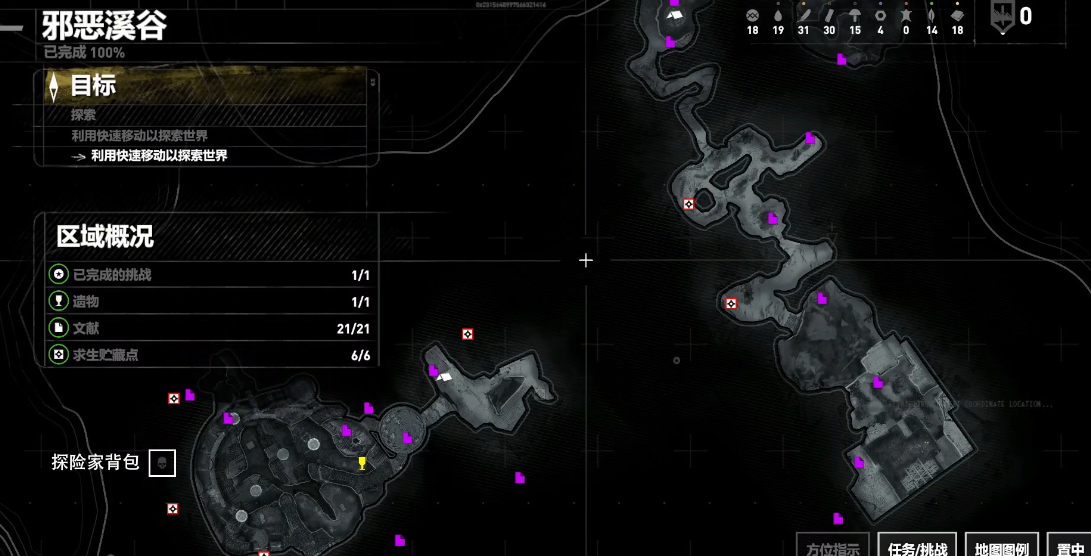Toggle the 方位指示 button
This screenshot has height=556, width=1091.
coord(832,547)
